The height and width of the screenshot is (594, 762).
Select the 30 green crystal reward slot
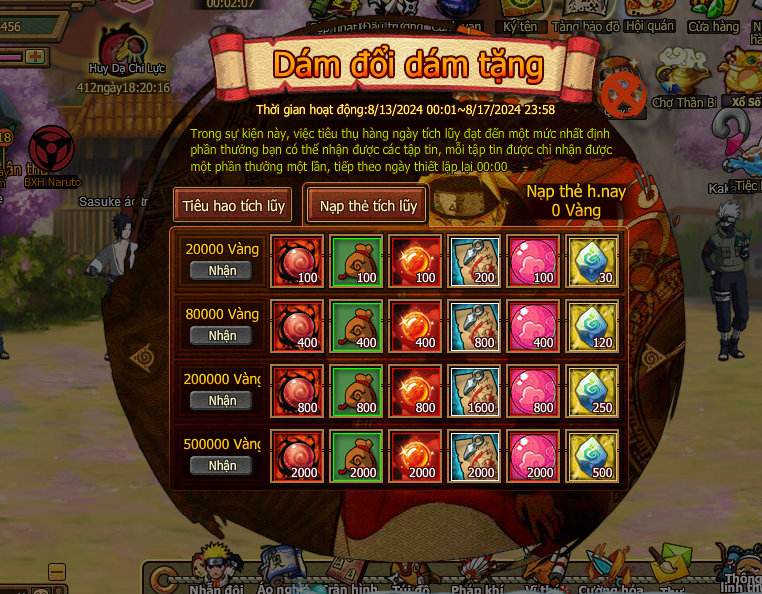click(x=592, y=261)
